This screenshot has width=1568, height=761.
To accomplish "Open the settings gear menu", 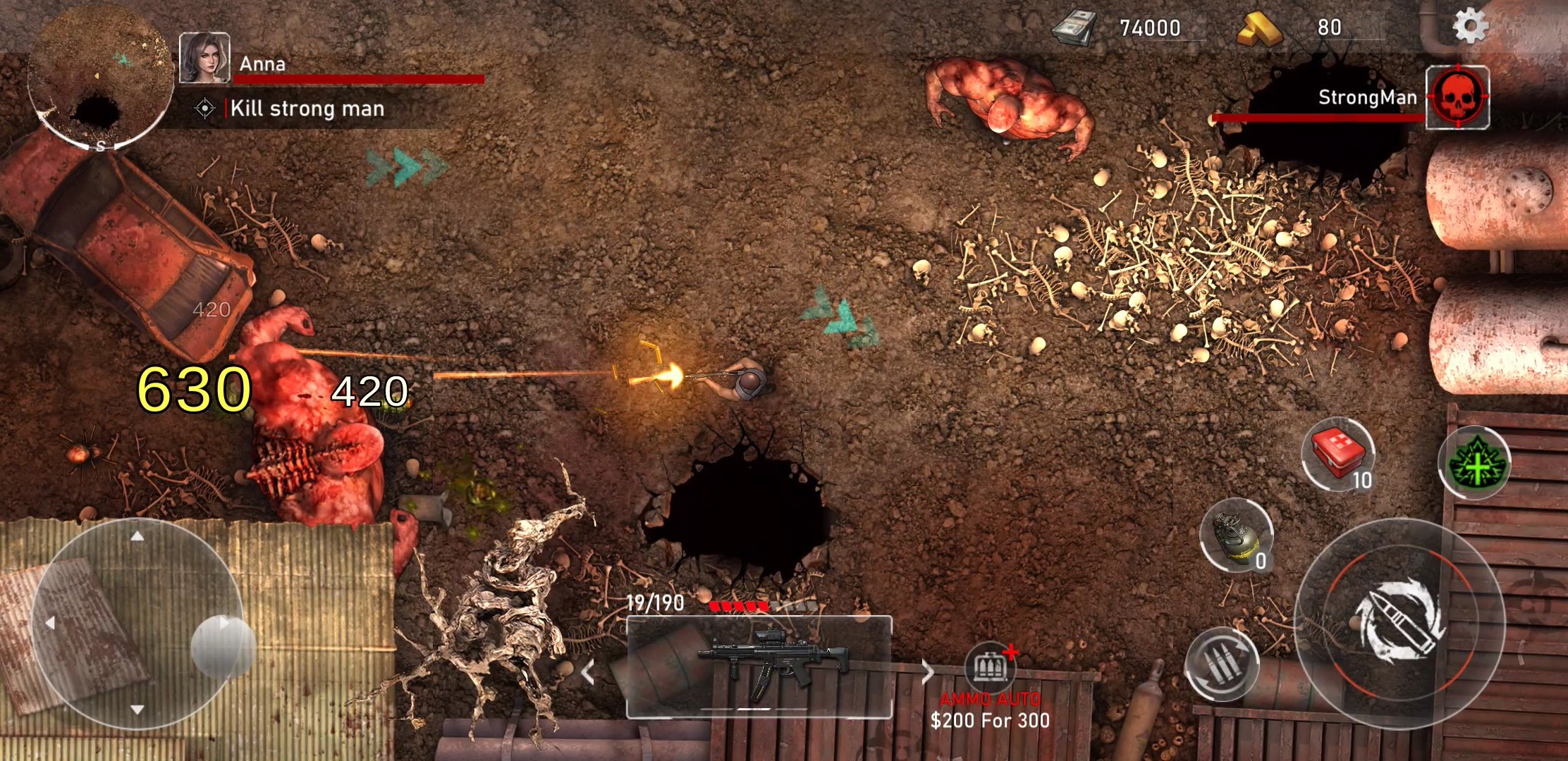I will click(1470, 27).
